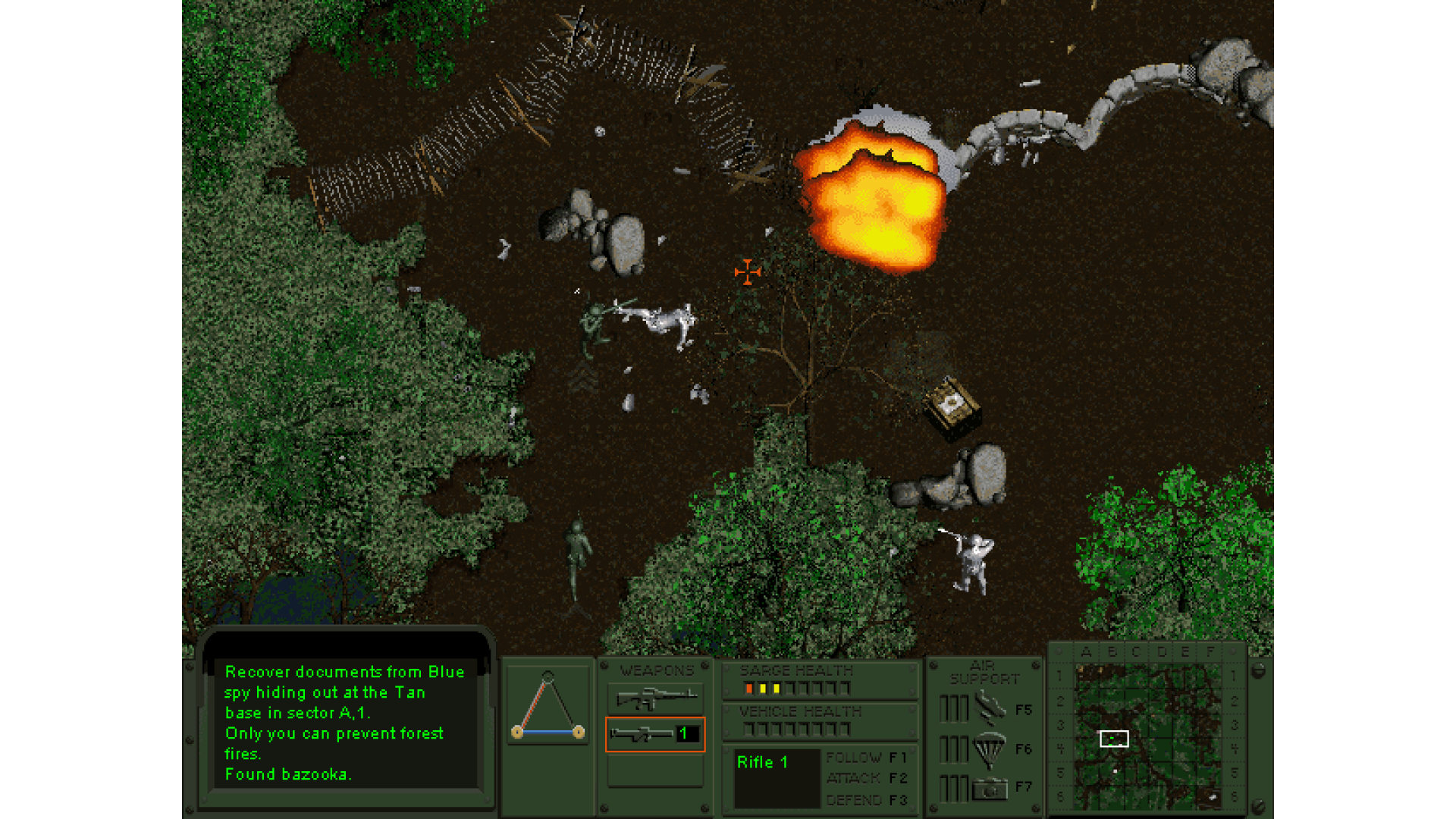This screenshot has height=819, width=1456.
Task: Activate the recon camera air support
Action: tap(990, 789)
